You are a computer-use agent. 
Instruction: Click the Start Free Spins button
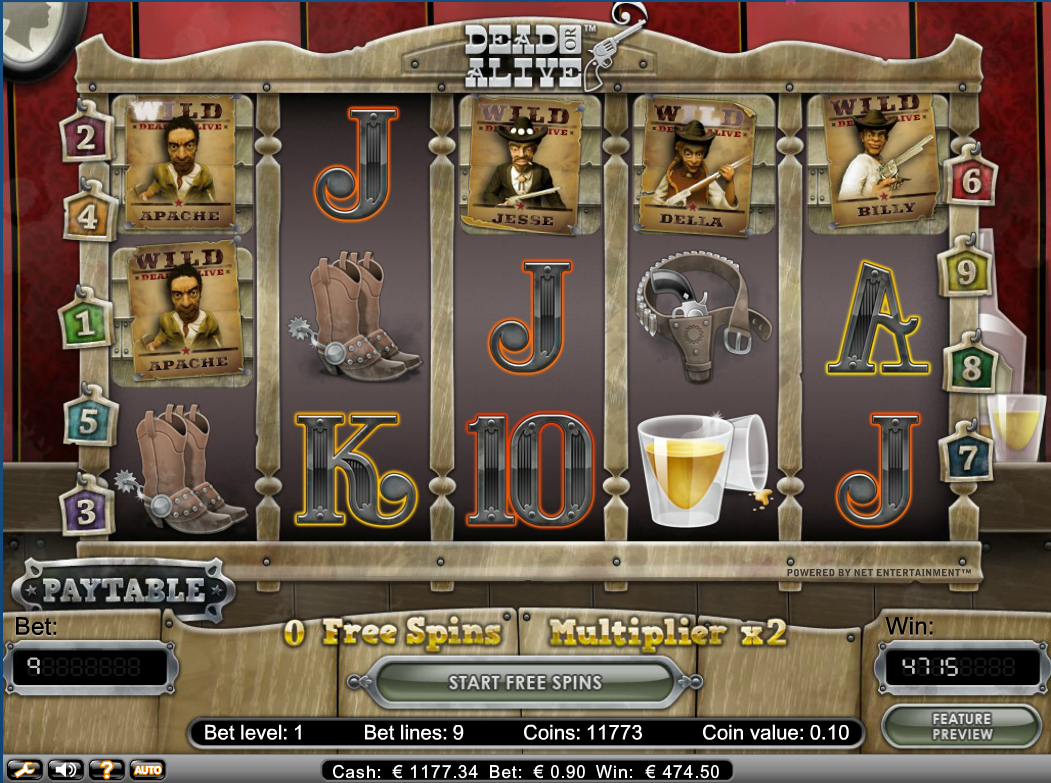click(525, 684)
